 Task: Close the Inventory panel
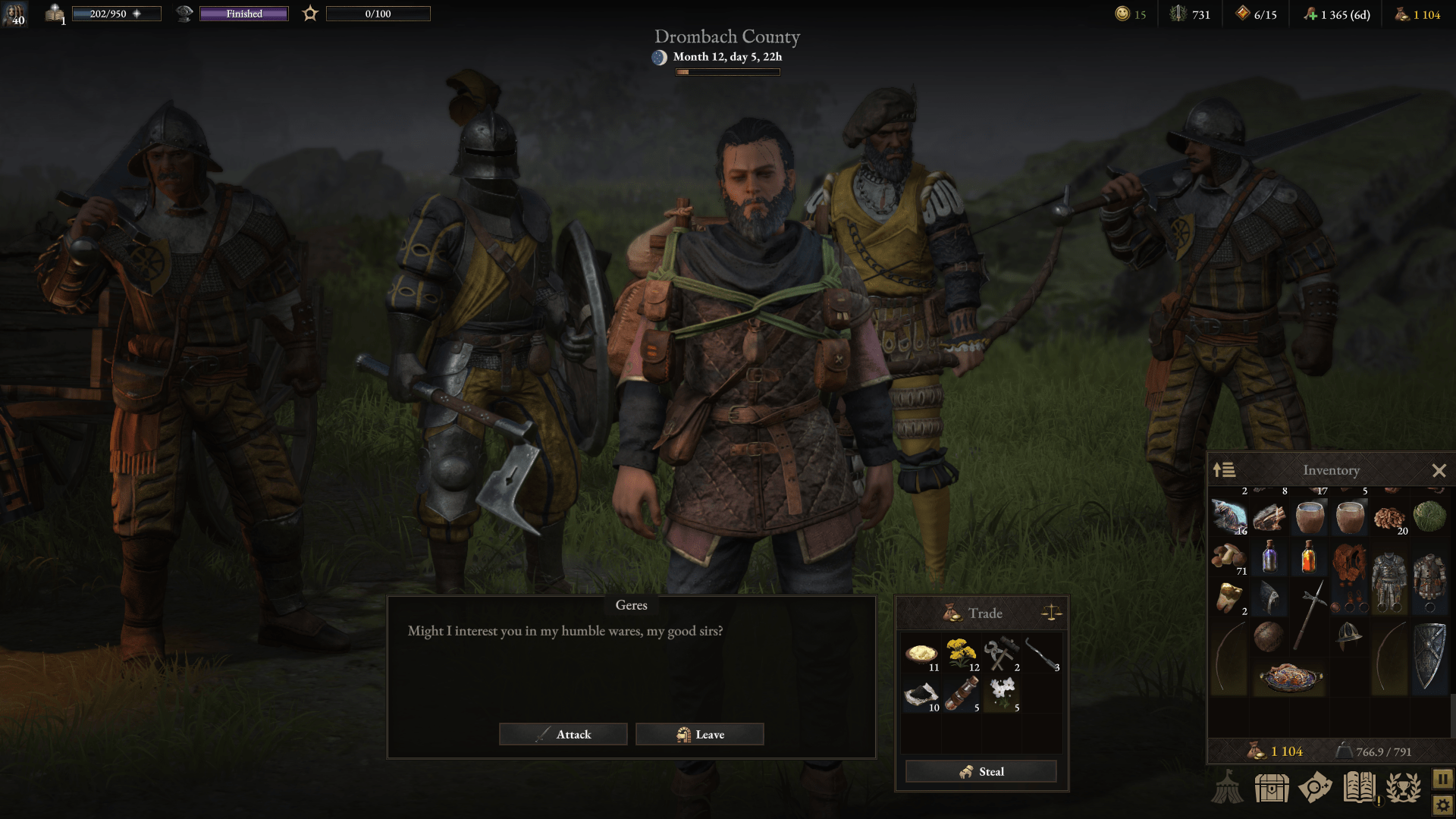pos(1438,469)
